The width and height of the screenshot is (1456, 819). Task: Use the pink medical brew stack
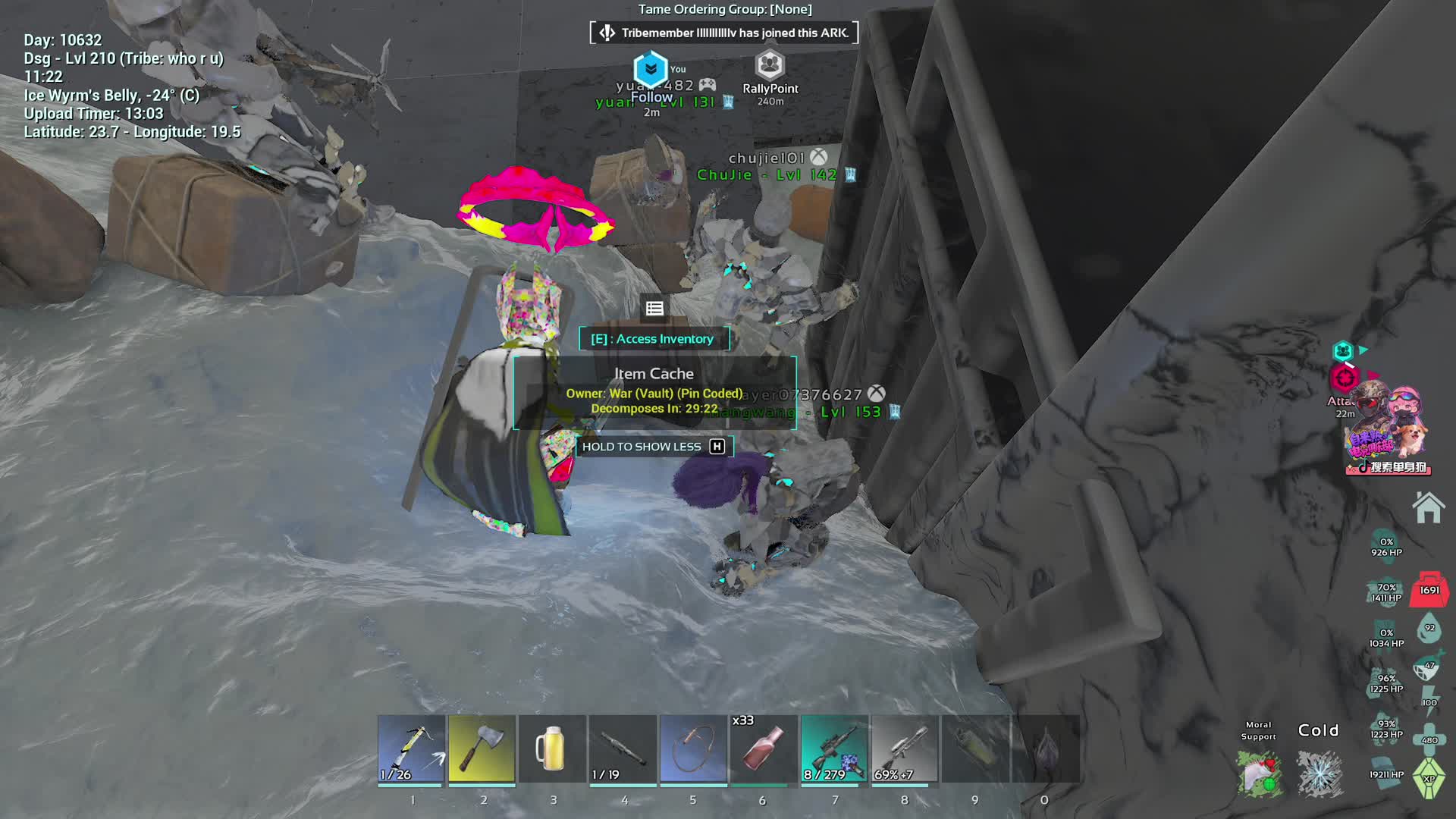coord(764,748)
